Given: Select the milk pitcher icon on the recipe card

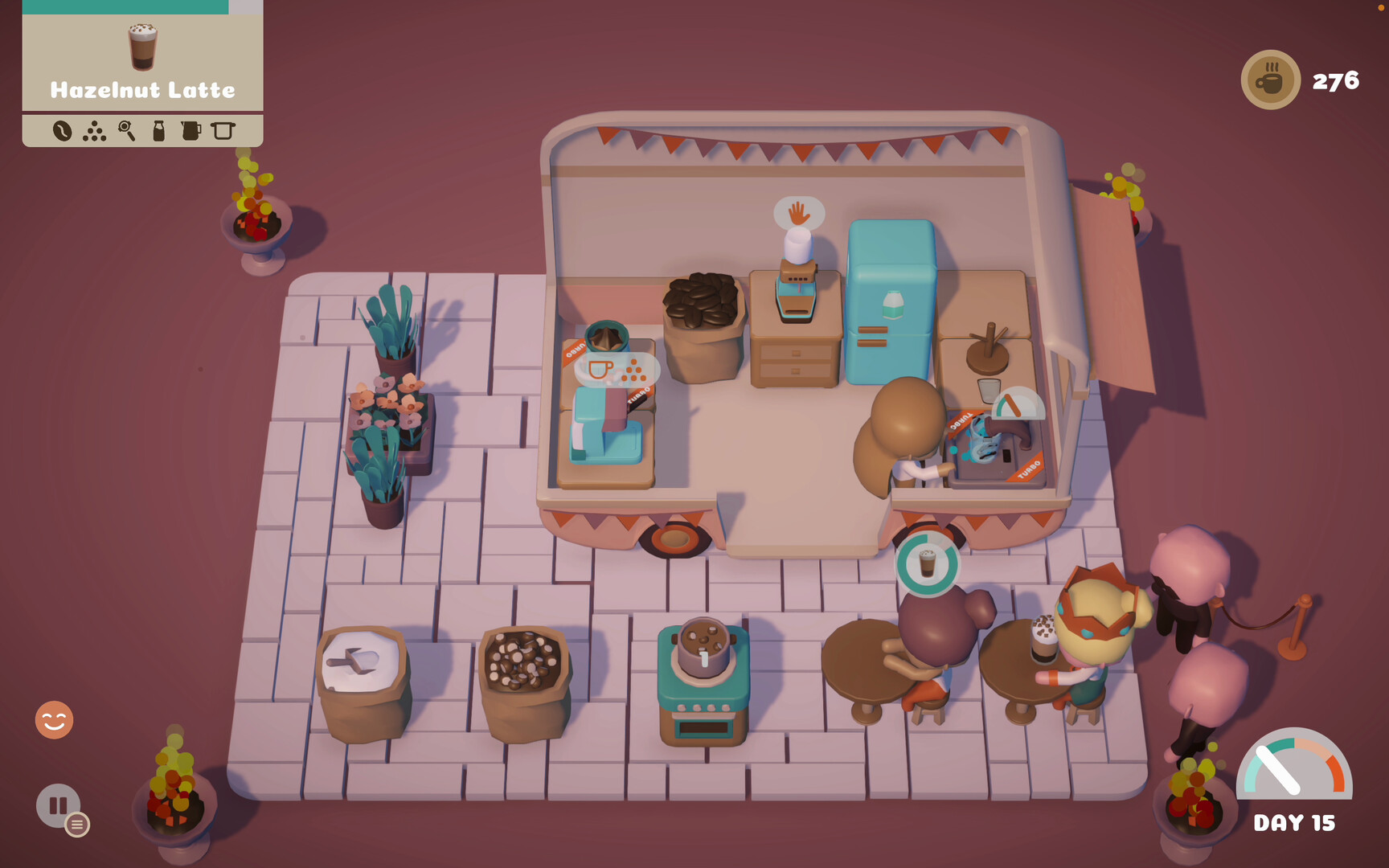Looking at the screenshot, I should [x=191, y=131].
